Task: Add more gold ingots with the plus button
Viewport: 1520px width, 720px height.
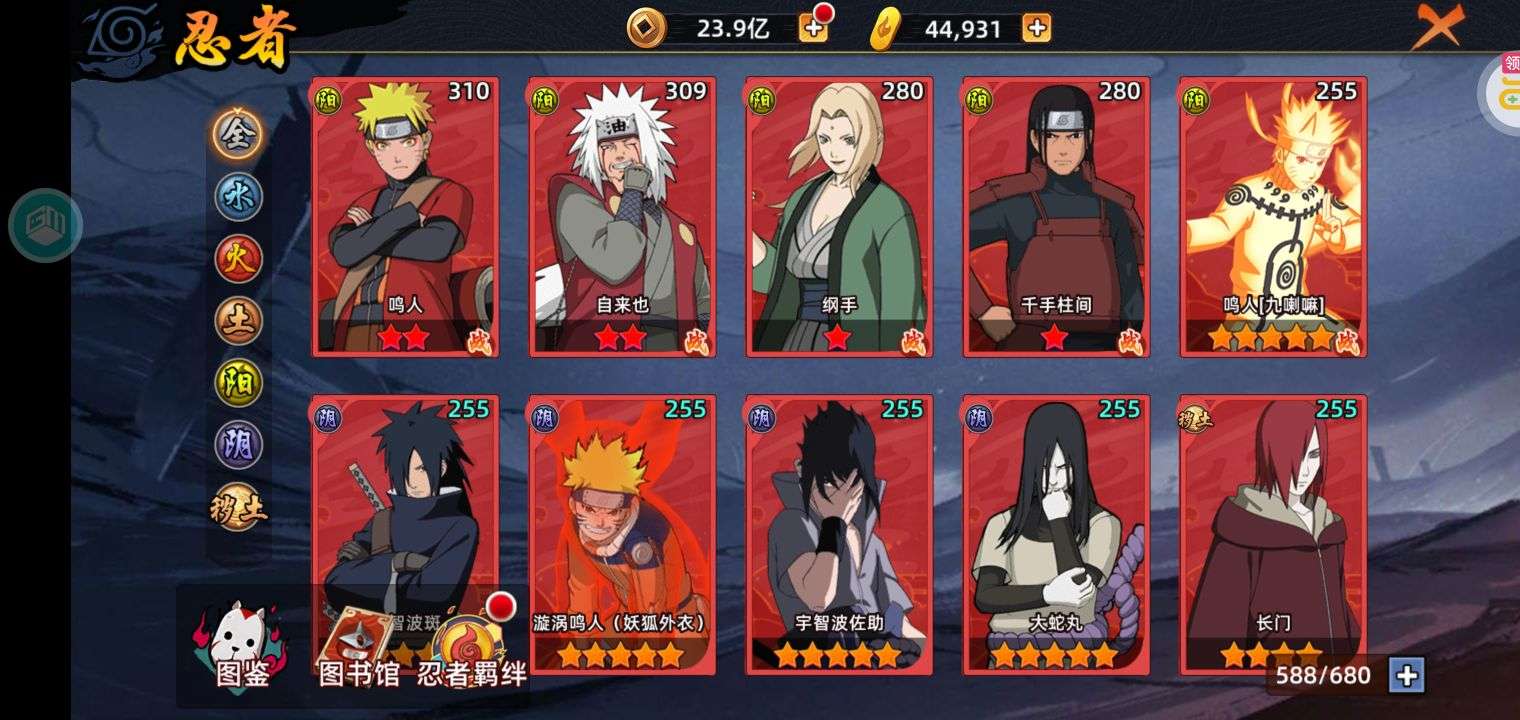Action: (1037, 28)
